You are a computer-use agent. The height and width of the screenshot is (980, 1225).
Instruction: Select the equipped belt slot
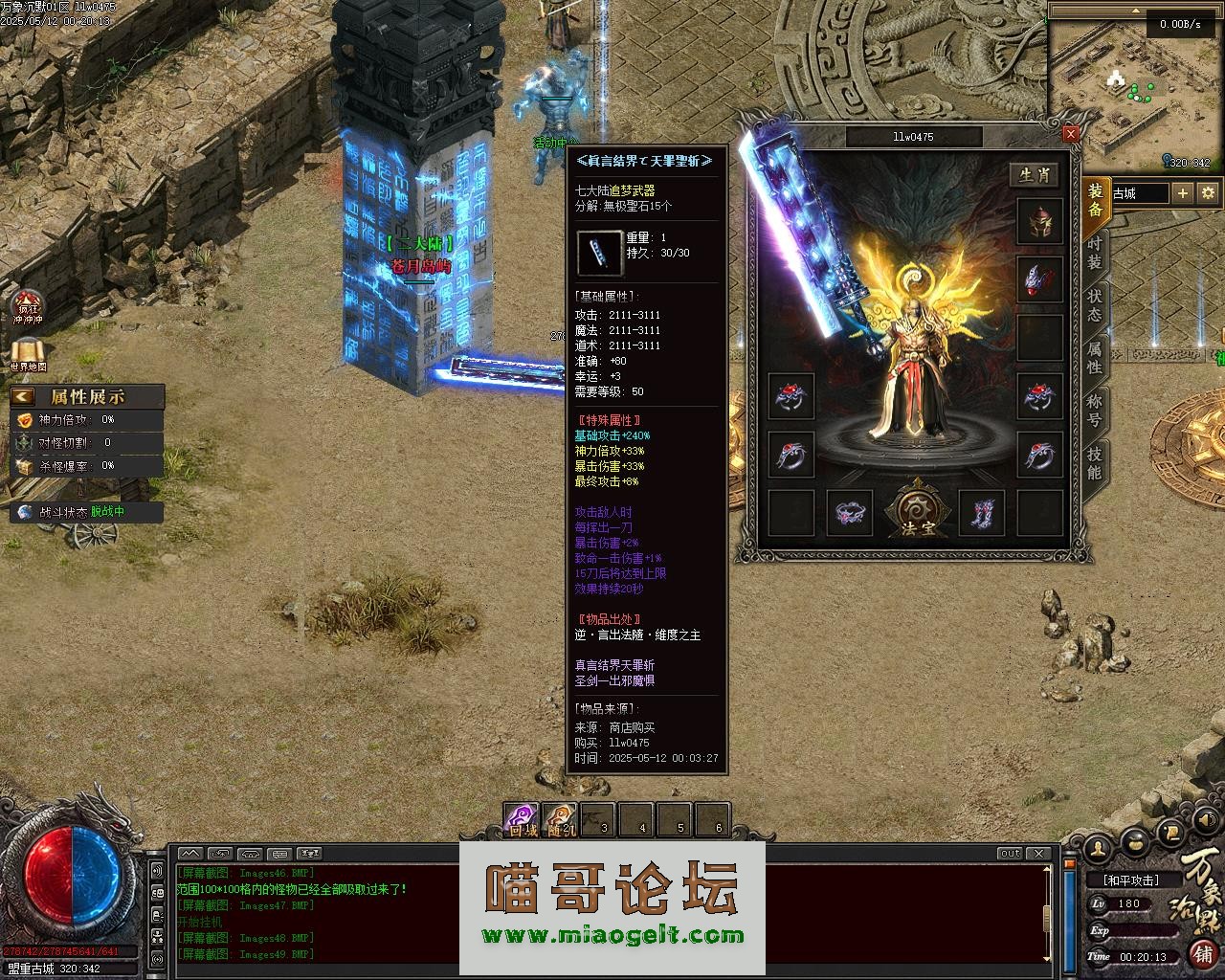849,512
